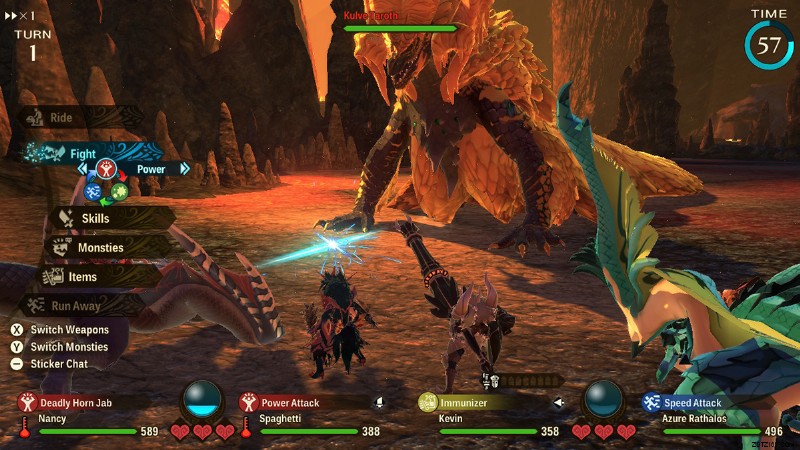This screenshot has width=800, height=450.
Task: Click the left arrow beside Power
Action: click(82, 169)
